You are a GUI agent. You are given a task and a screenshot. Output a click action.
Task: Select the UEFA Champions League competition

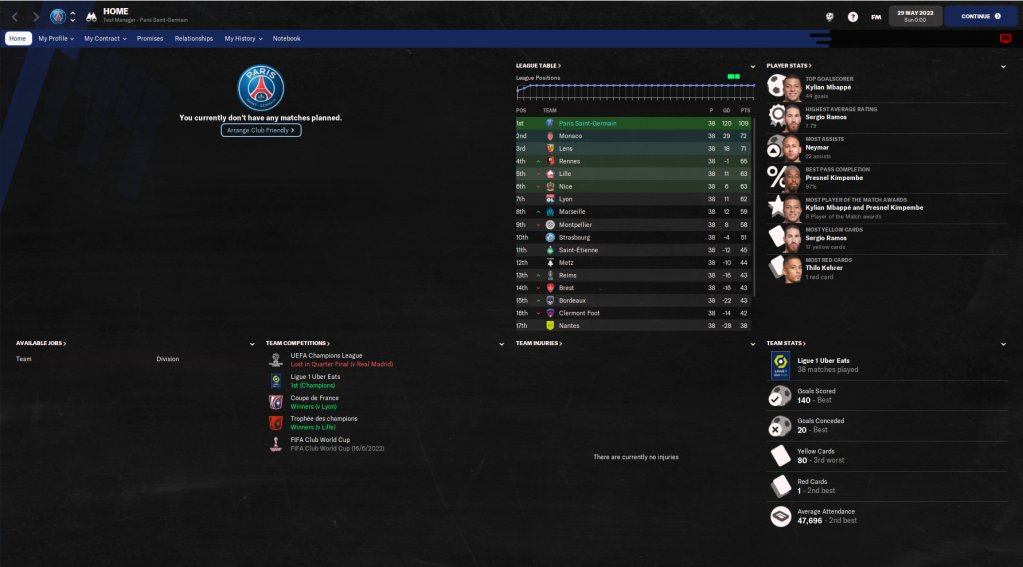(326, 356)
